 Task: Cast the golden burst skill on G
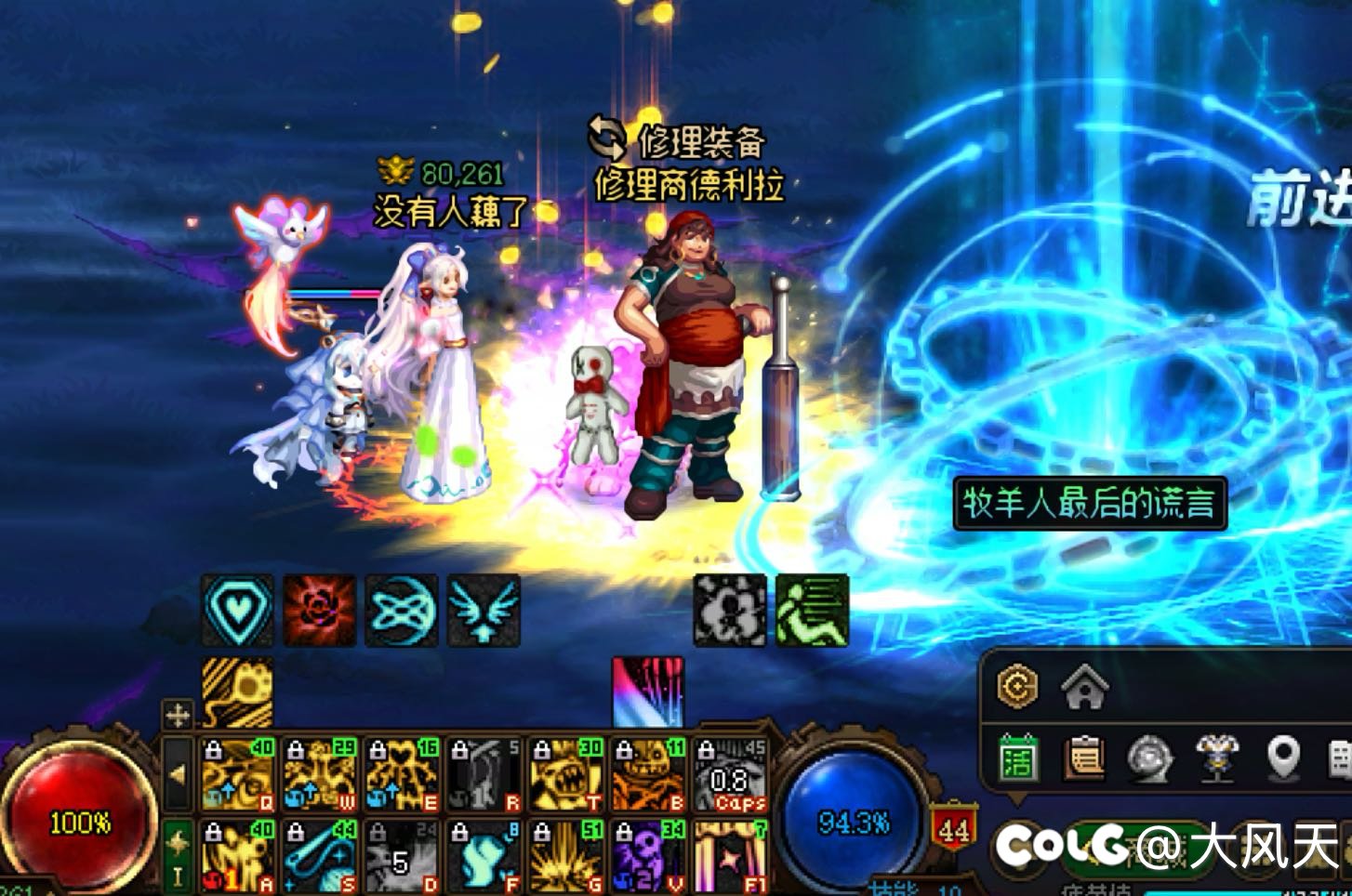click(565, 856)
